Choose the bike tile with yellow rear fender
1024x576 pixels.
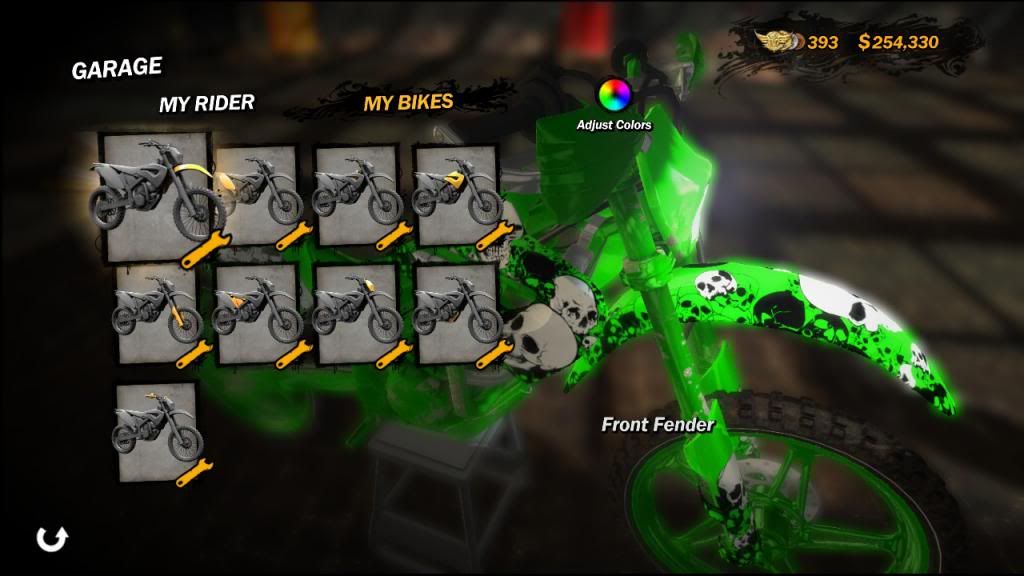tap(257, 195)
